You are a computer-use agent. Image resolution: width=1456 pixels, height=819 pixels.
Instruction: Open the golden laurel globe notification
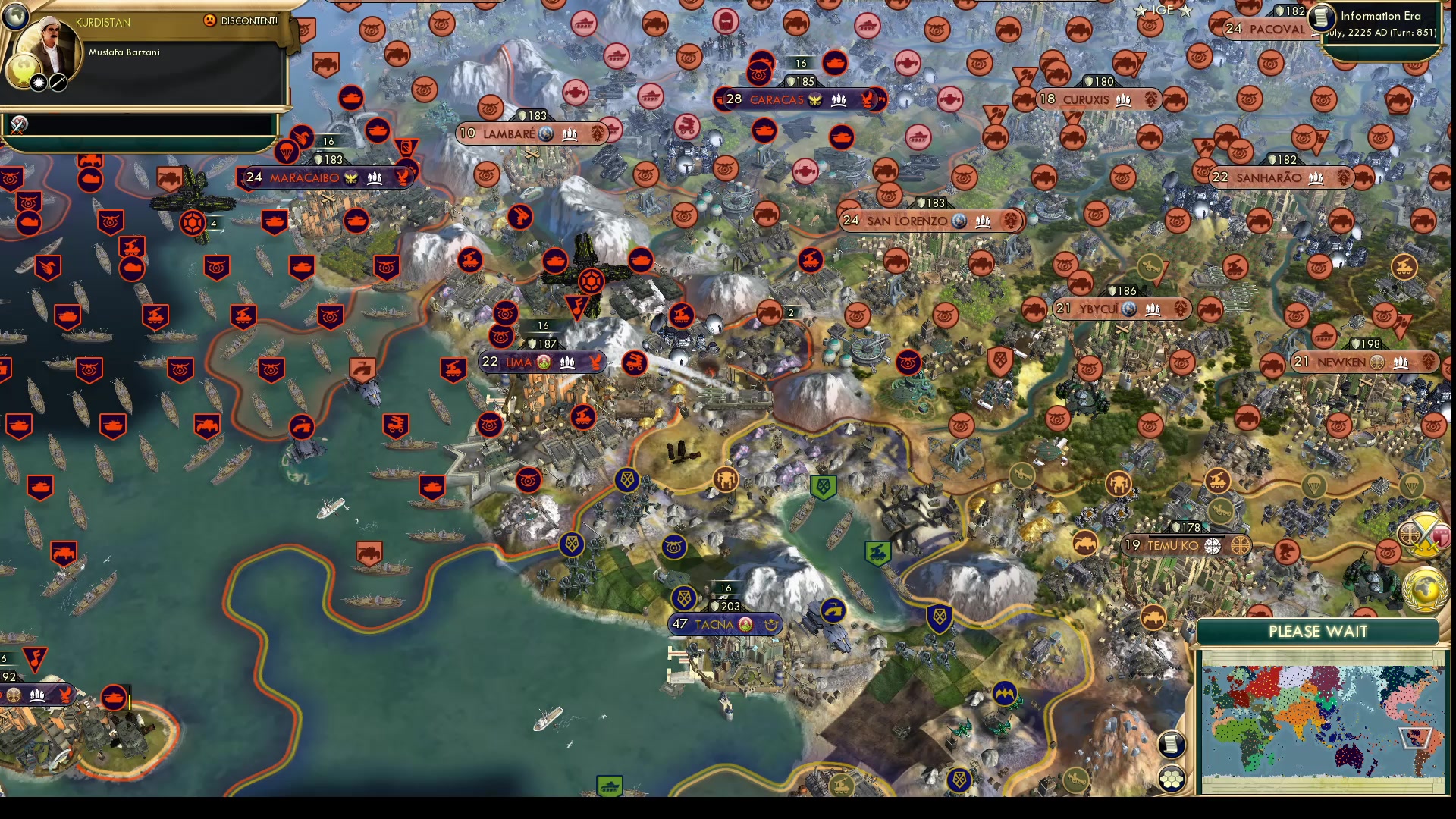[1424, 590]
